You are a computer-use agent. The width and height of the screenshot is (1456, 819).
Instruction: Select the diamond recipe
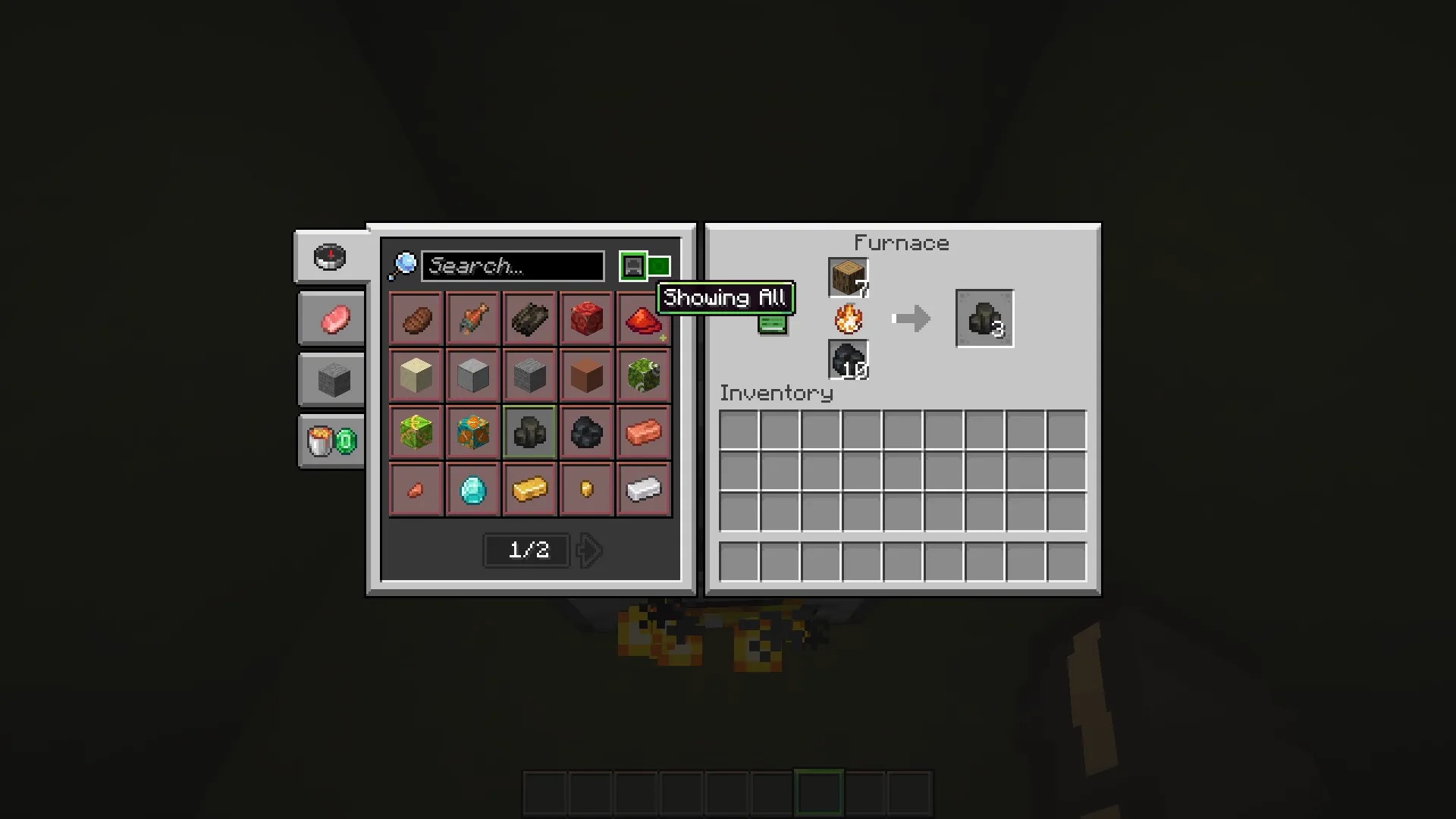[x=472, y=489]
